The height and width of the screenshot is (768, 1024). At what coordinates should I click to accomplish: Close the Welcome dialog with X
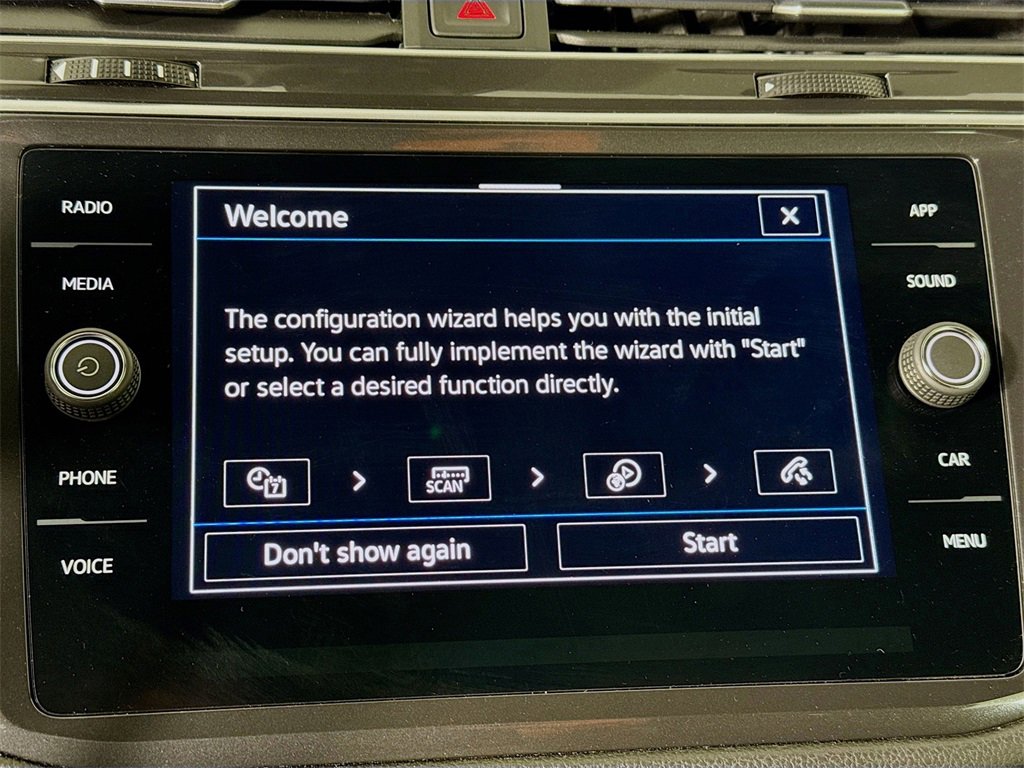(789, 215)
